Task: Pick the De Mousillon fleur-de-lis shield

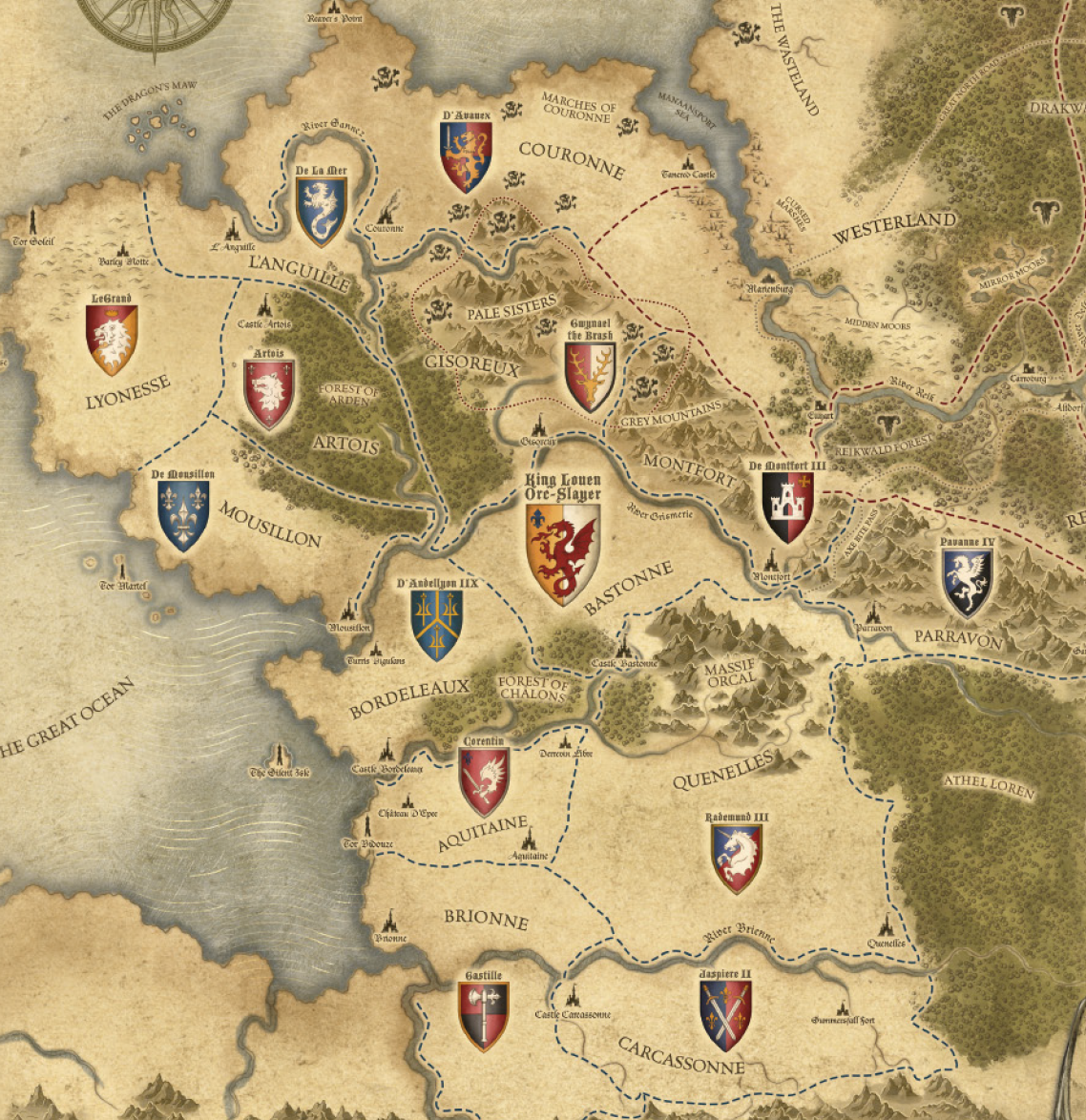Action: point(183,515)
